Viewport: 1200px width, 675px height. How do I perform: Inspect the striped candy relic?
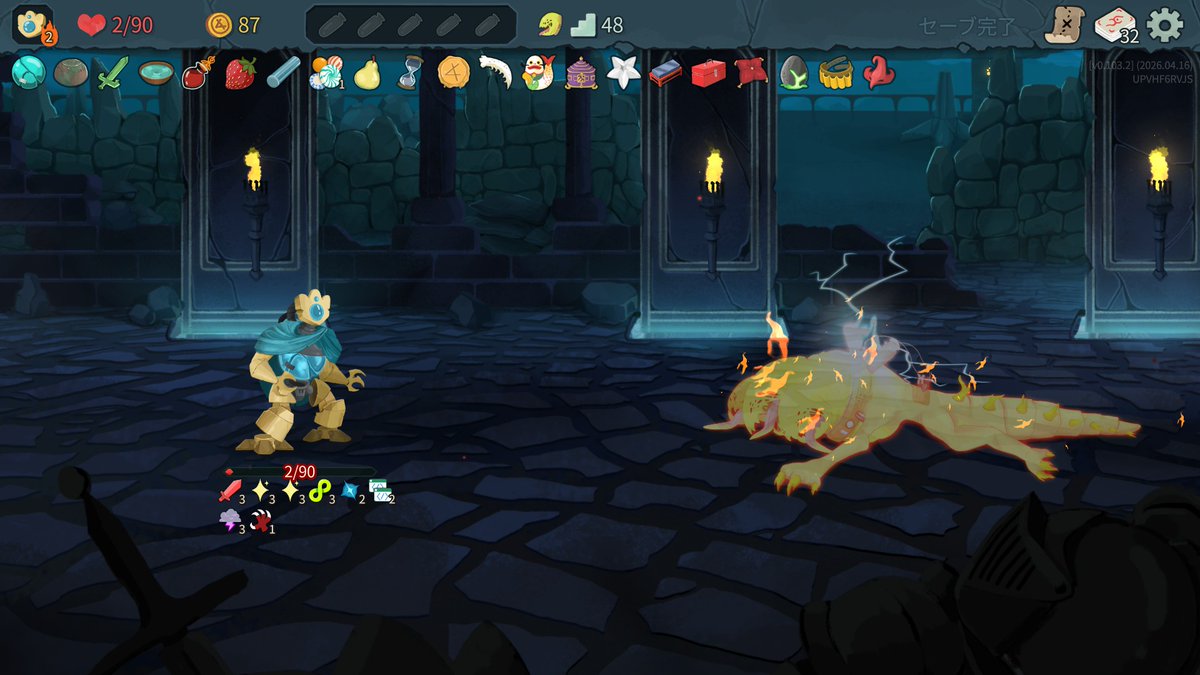click(325, 72)
